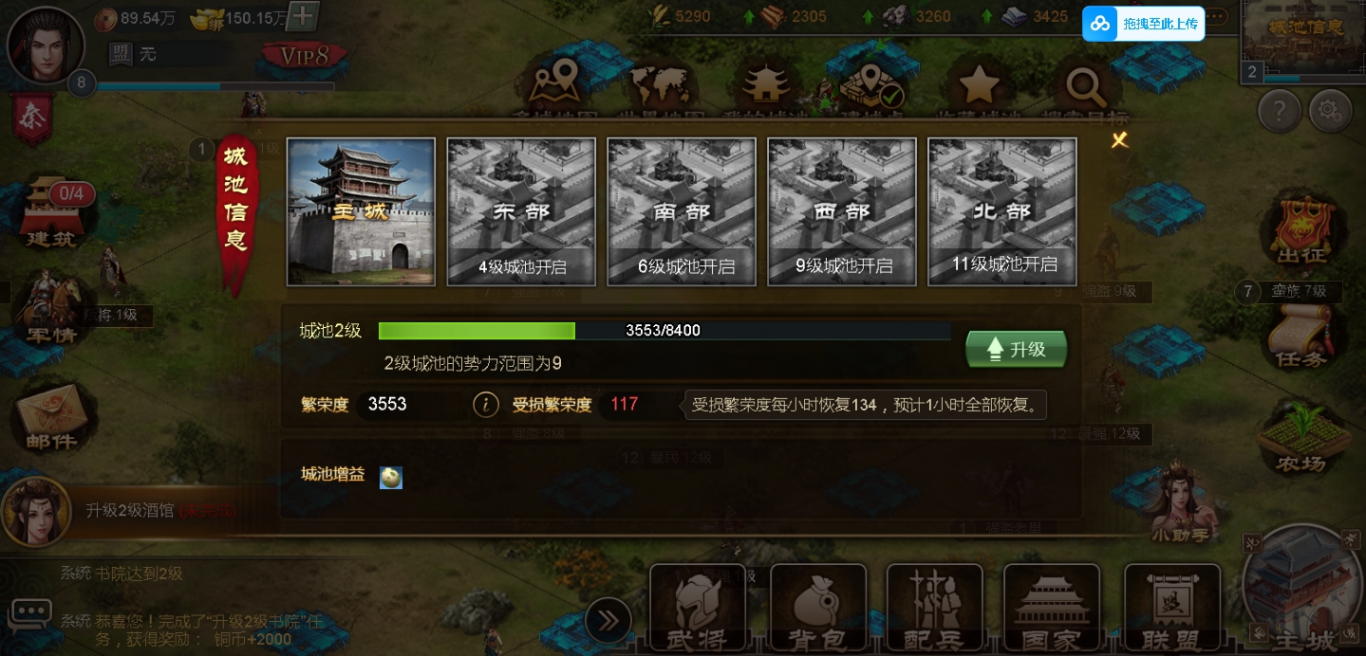Viewport: 1366px width, 656px height.
Task: Open the 配兵 troop assignment menu
Action: tap(934, 608)
